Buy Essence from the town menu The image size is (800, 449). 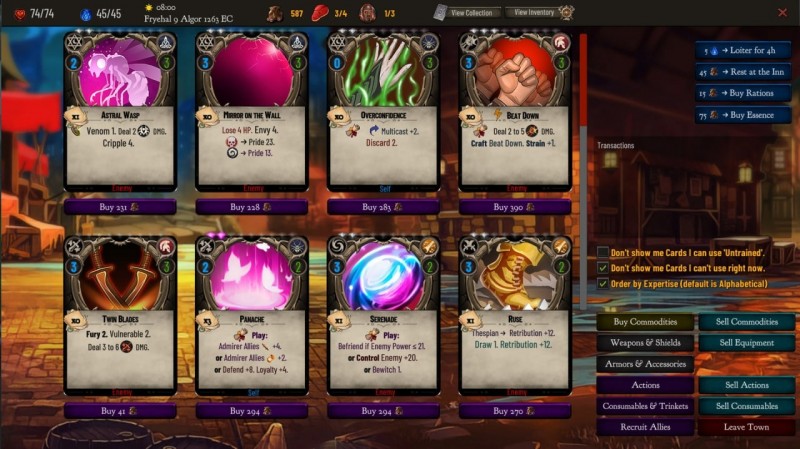click(x=744, y=116)
